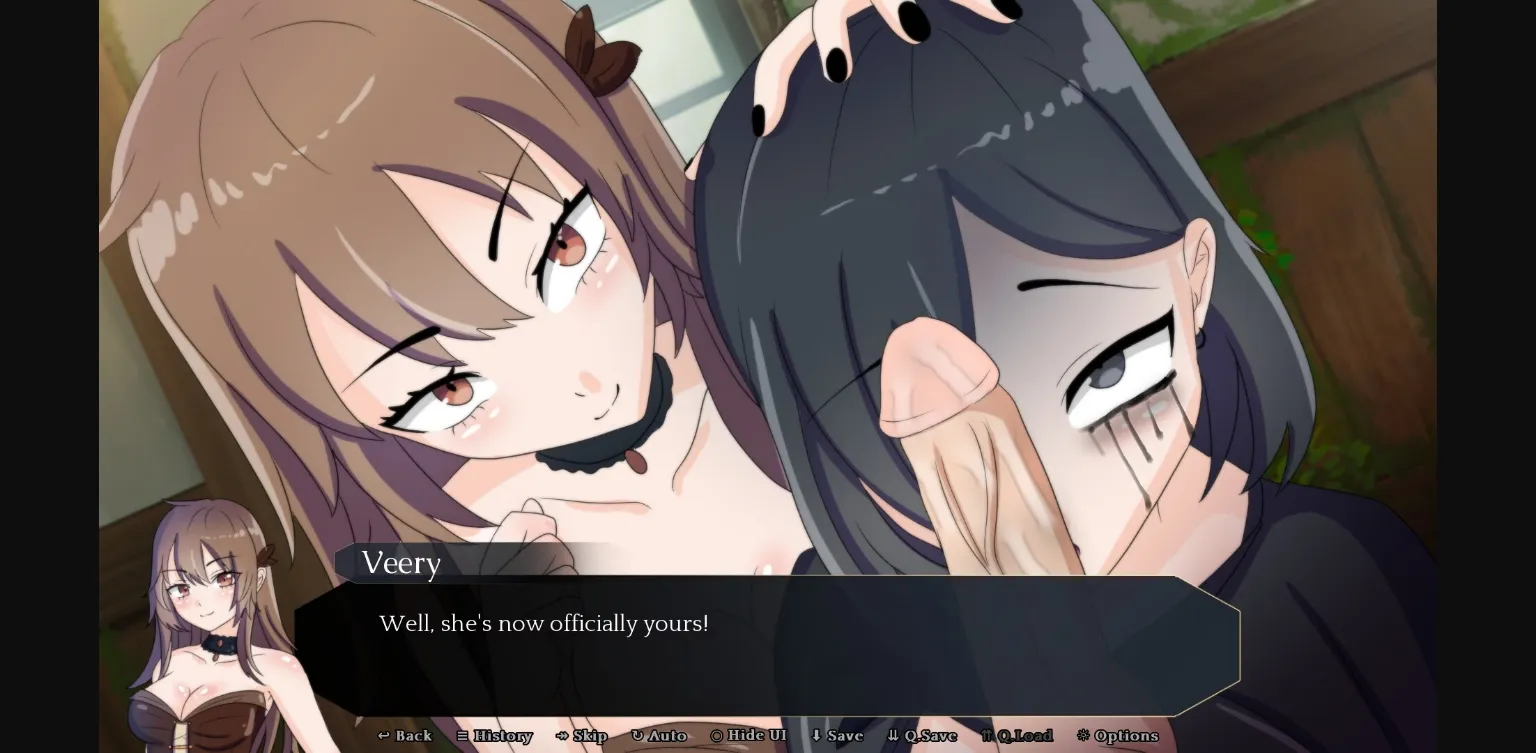Click the down-arrow icon beside Save
This screenshot has height=753, width=1536.
pyautogui.click(x=815, y=735)
